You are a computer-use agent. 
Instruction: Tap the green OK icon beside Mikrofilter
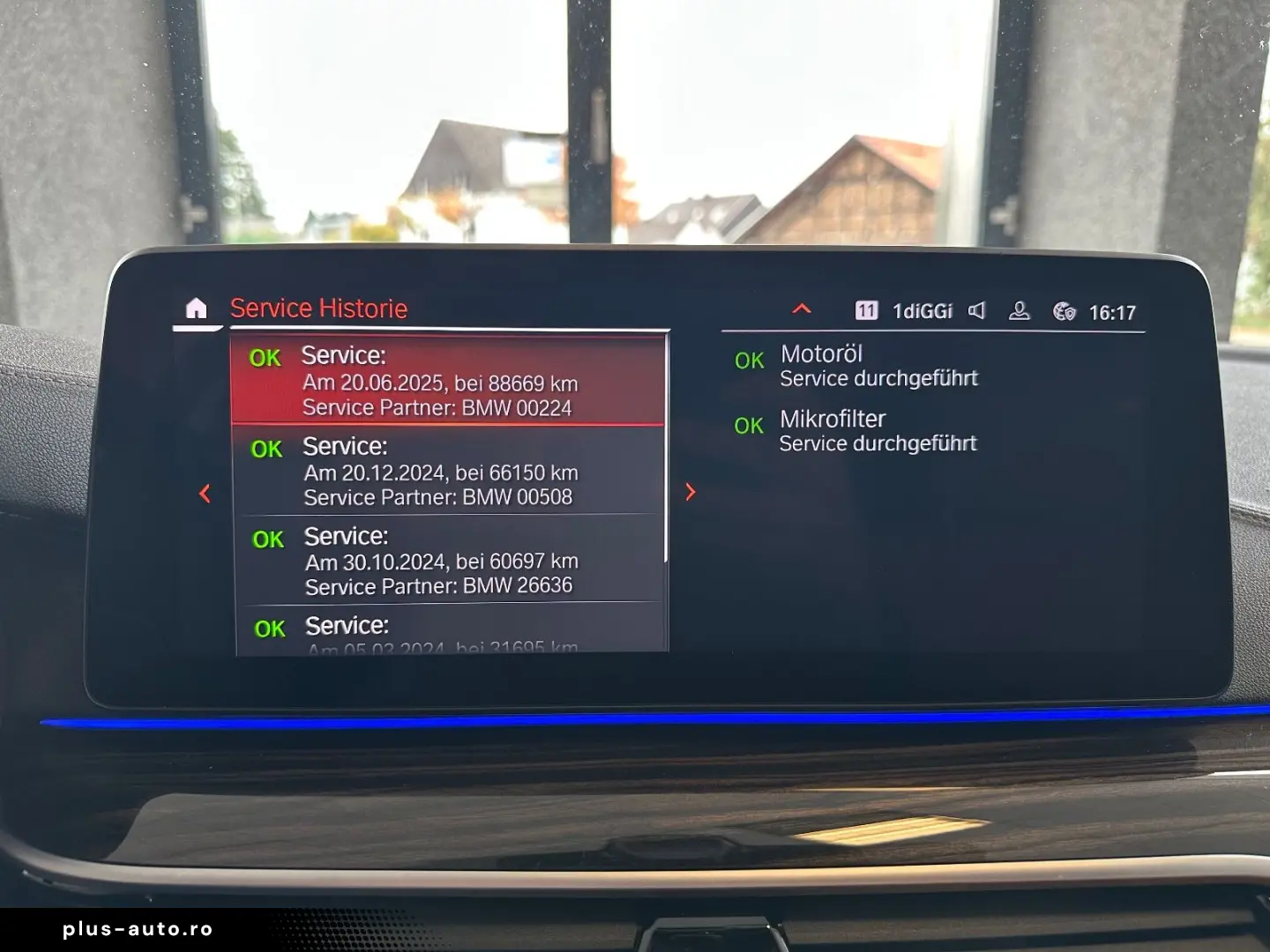[x=748, y=426]
